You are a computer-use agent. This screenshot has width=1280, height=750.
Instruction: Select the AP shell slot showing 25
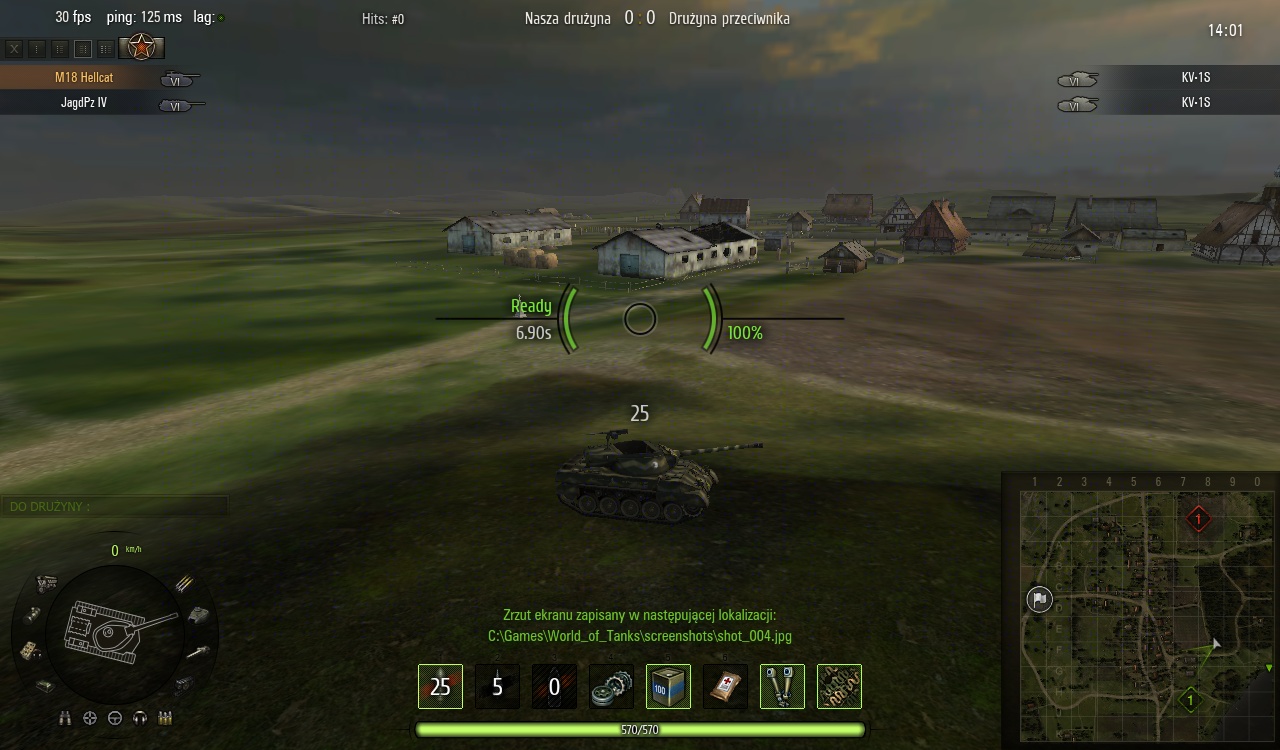point(440,687)
